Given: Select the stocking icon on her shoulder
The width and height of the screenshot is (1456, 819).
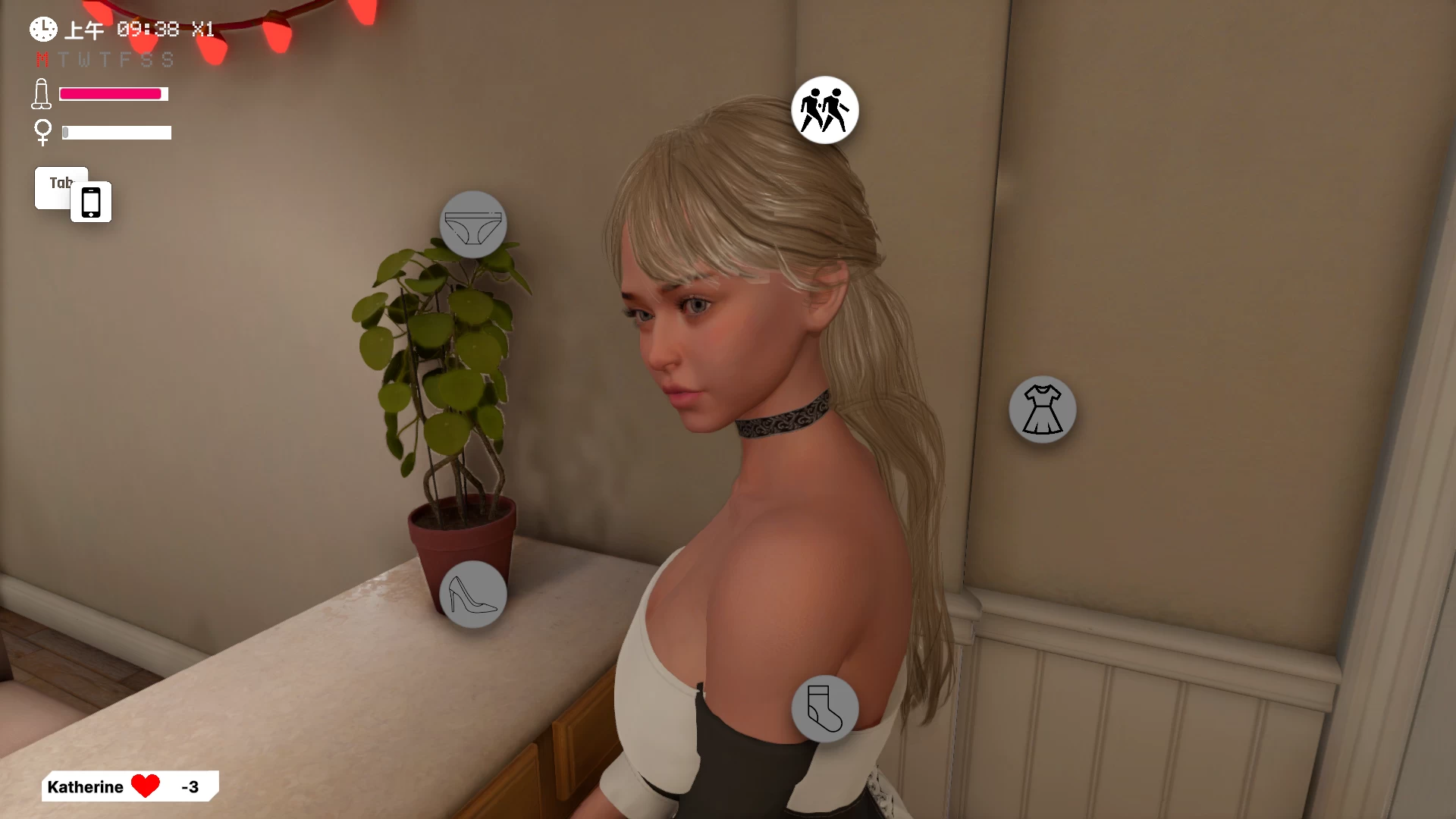Looking at the screenshot, I should point(825,708).
